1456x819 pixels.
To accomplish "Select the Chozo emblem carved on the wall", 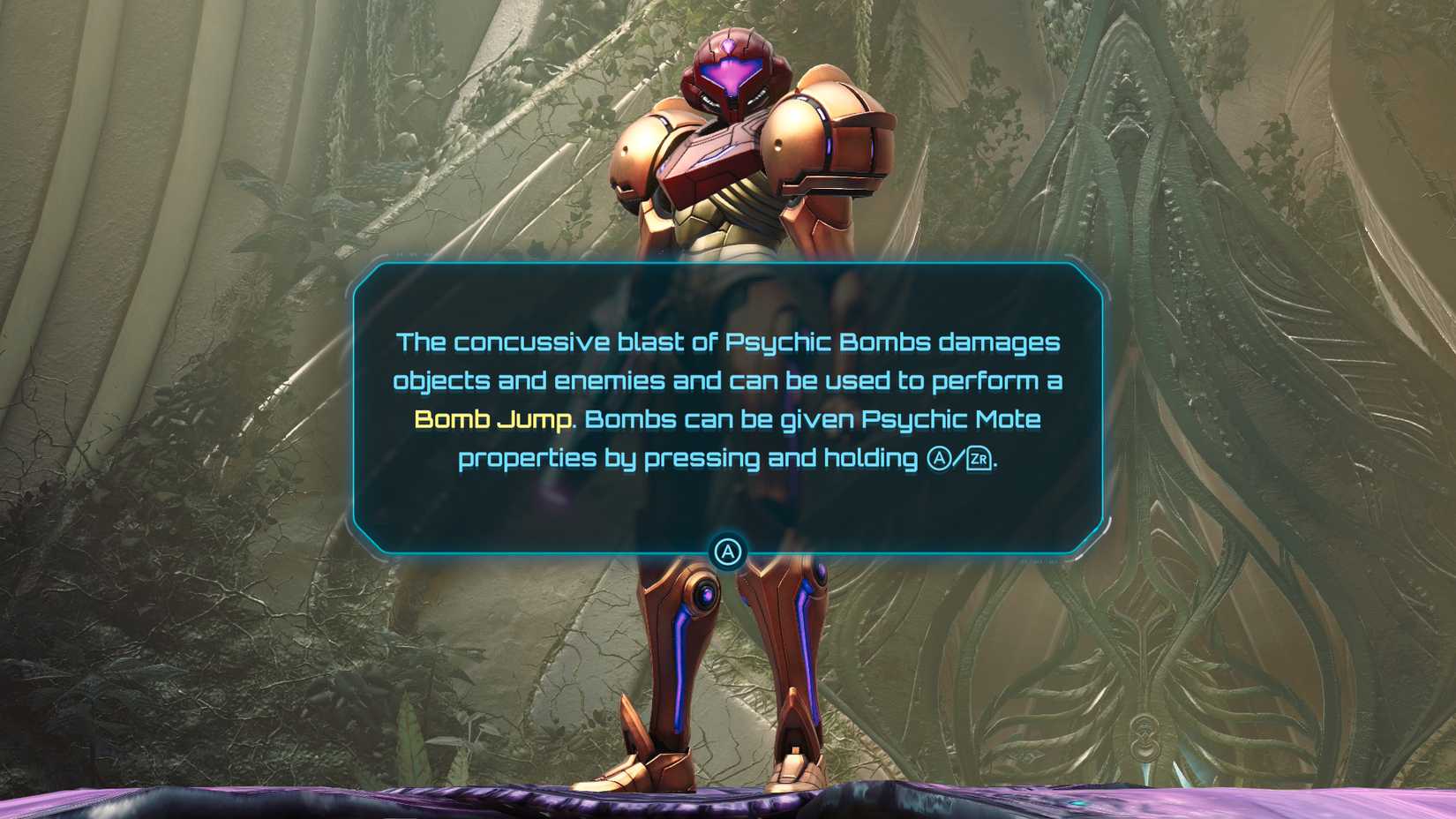I will coord(1145,737).
